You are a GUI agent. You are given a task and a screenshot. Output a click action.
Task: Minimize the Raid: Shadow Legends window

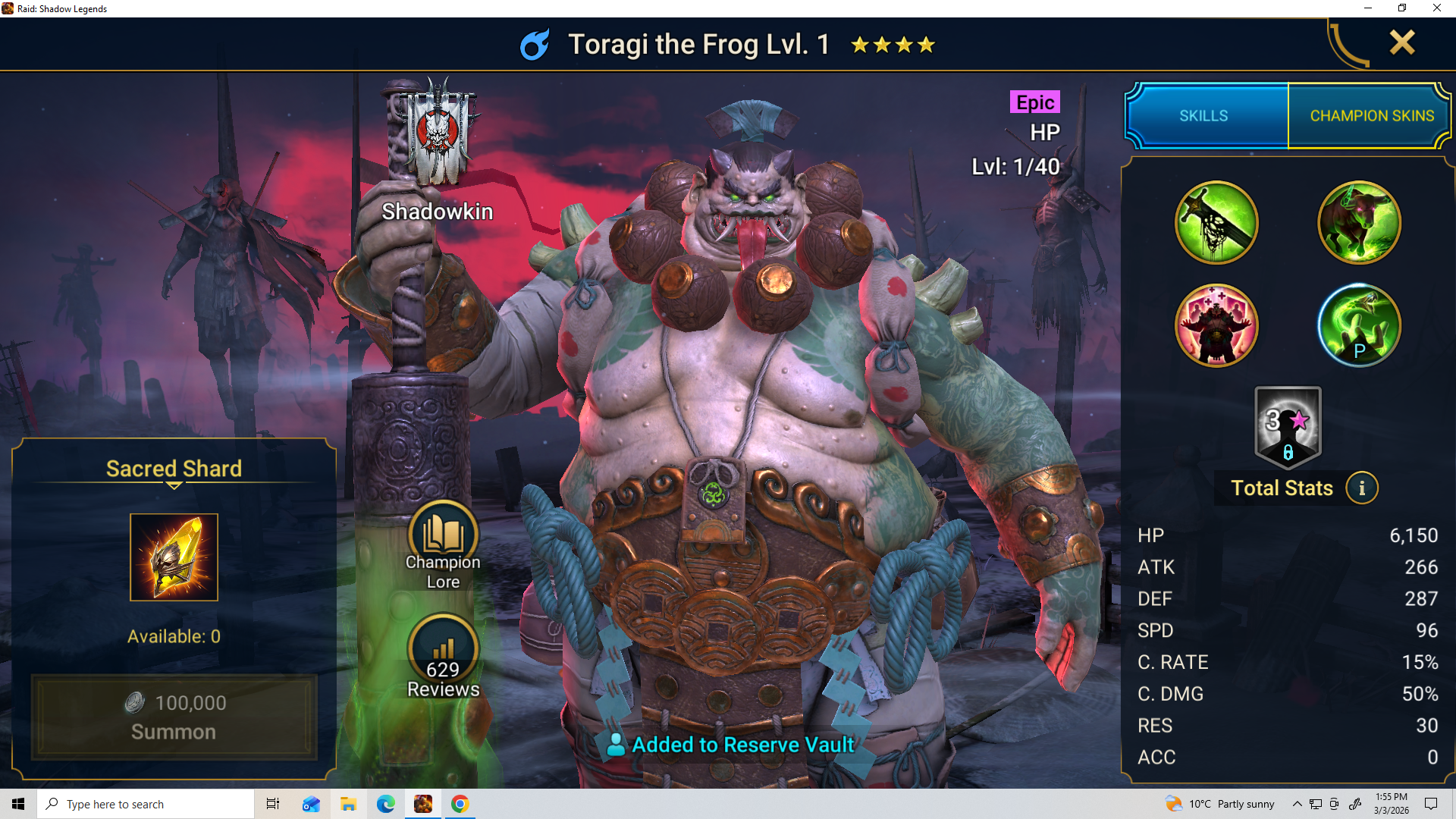click(1368, 8)
